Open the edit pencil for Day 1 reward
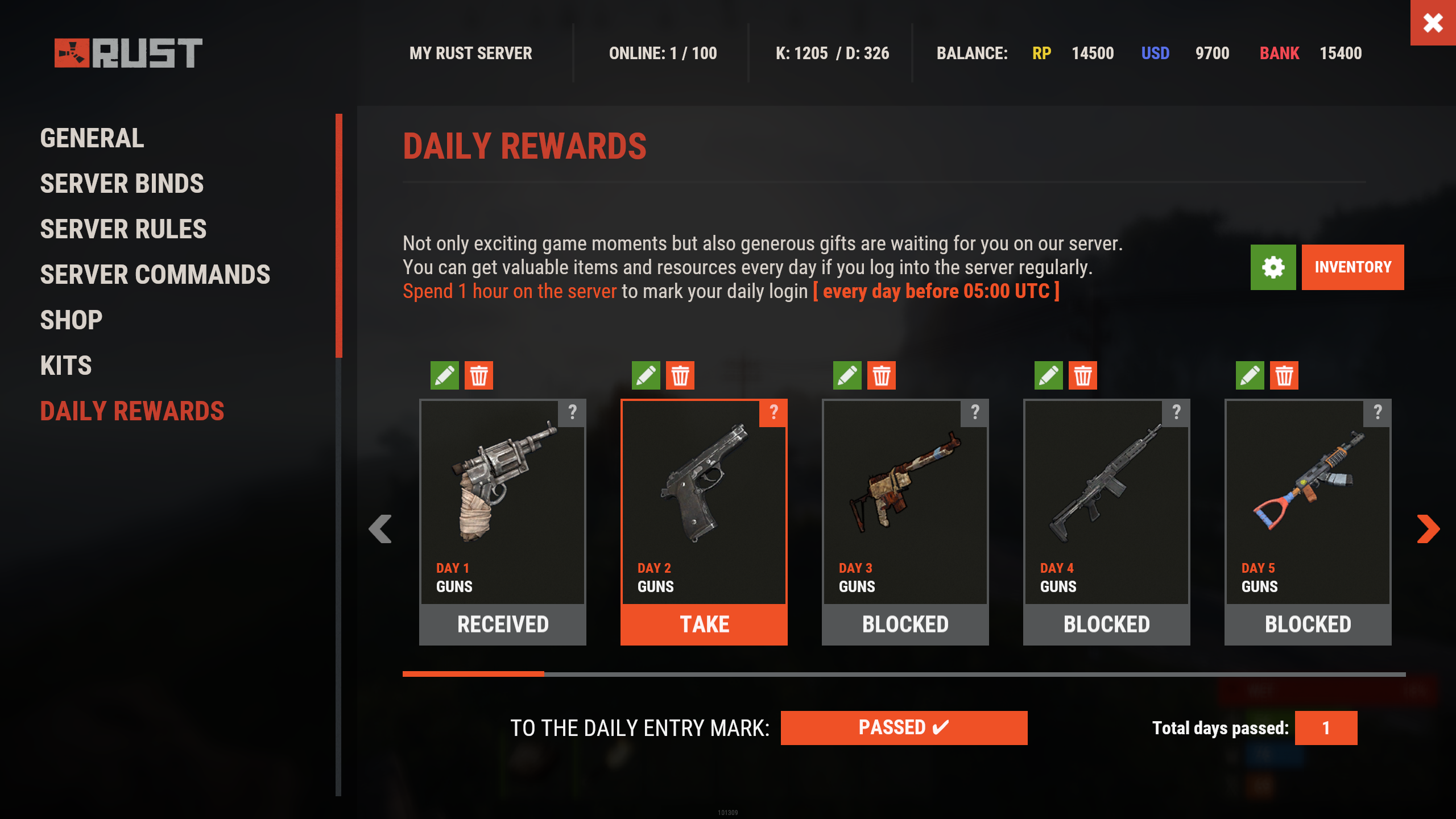The image size is (1456, 819). [445, 375]
